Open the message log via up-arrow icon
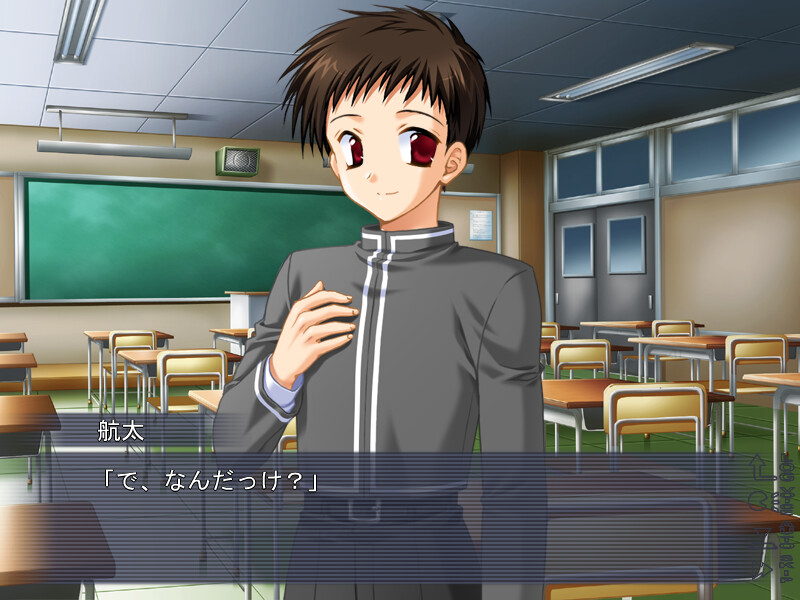Screen dimensions: 800x600 [760, 467]
